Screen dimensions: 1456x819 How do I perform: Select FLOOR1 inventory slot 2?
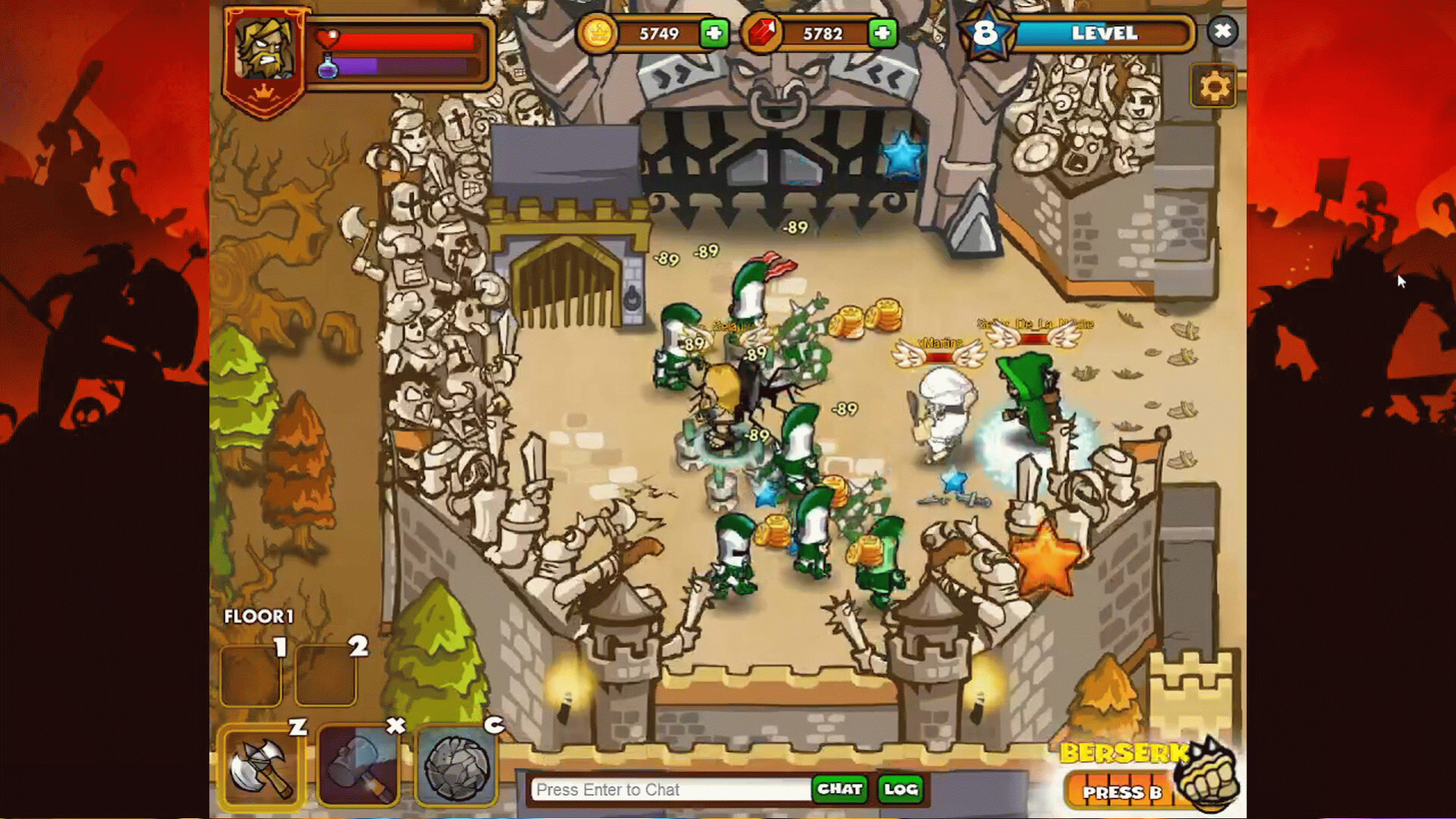point(326,675)
